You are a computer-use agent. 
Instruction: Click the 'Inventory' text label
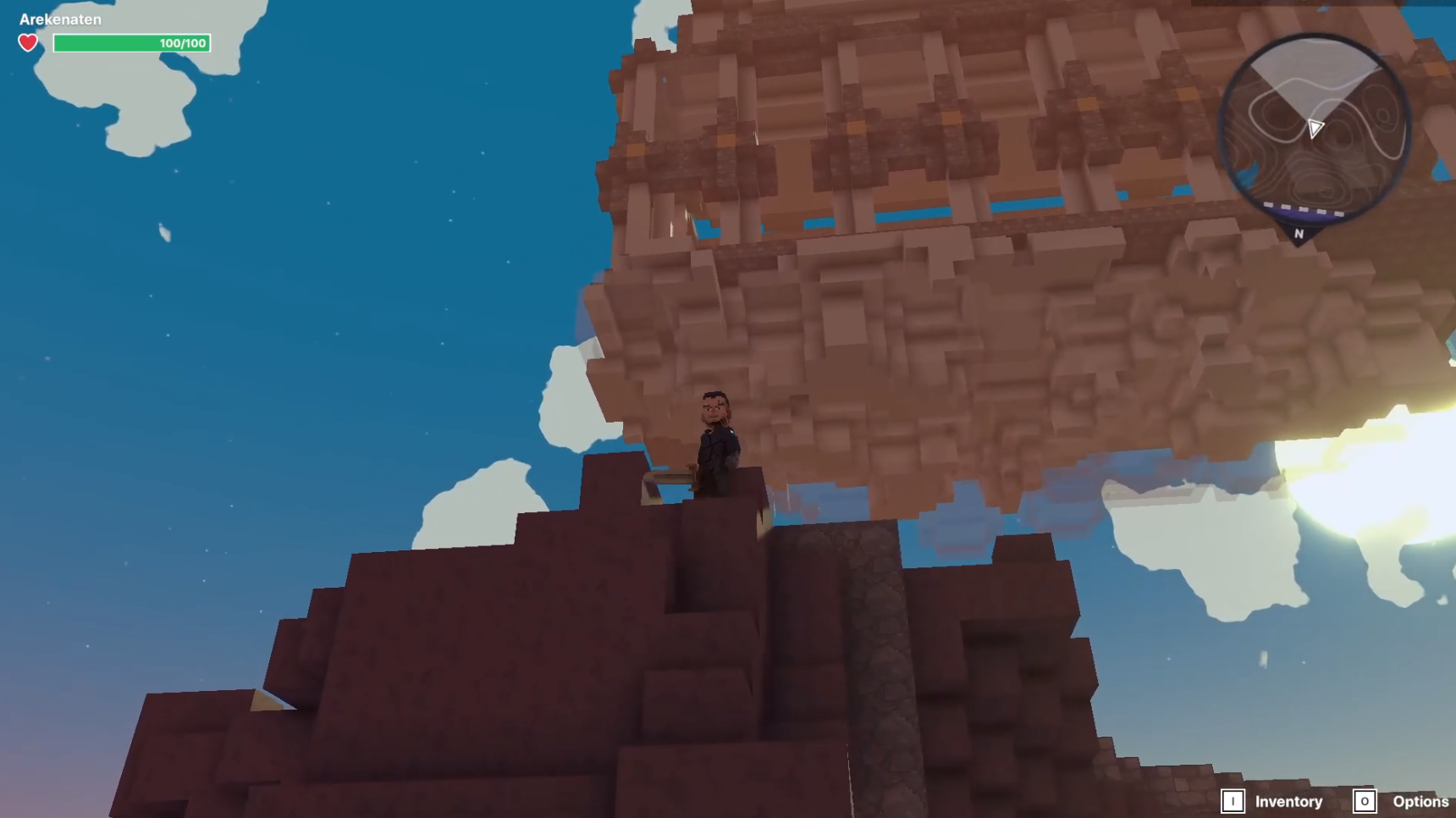click(x=1288, y=800)
